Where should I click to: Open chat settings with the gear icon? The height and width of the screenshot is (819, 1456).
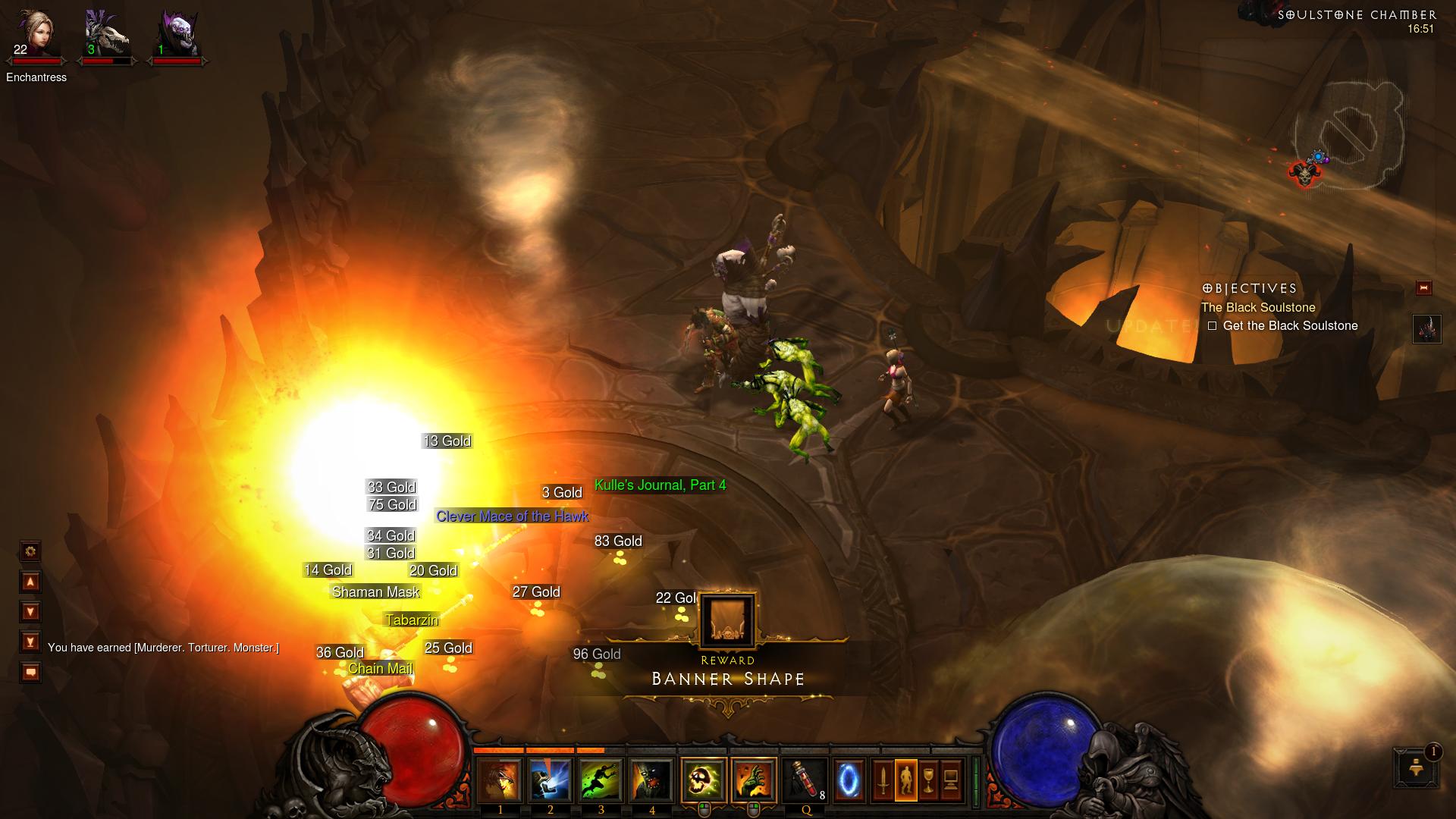(30, 551)
